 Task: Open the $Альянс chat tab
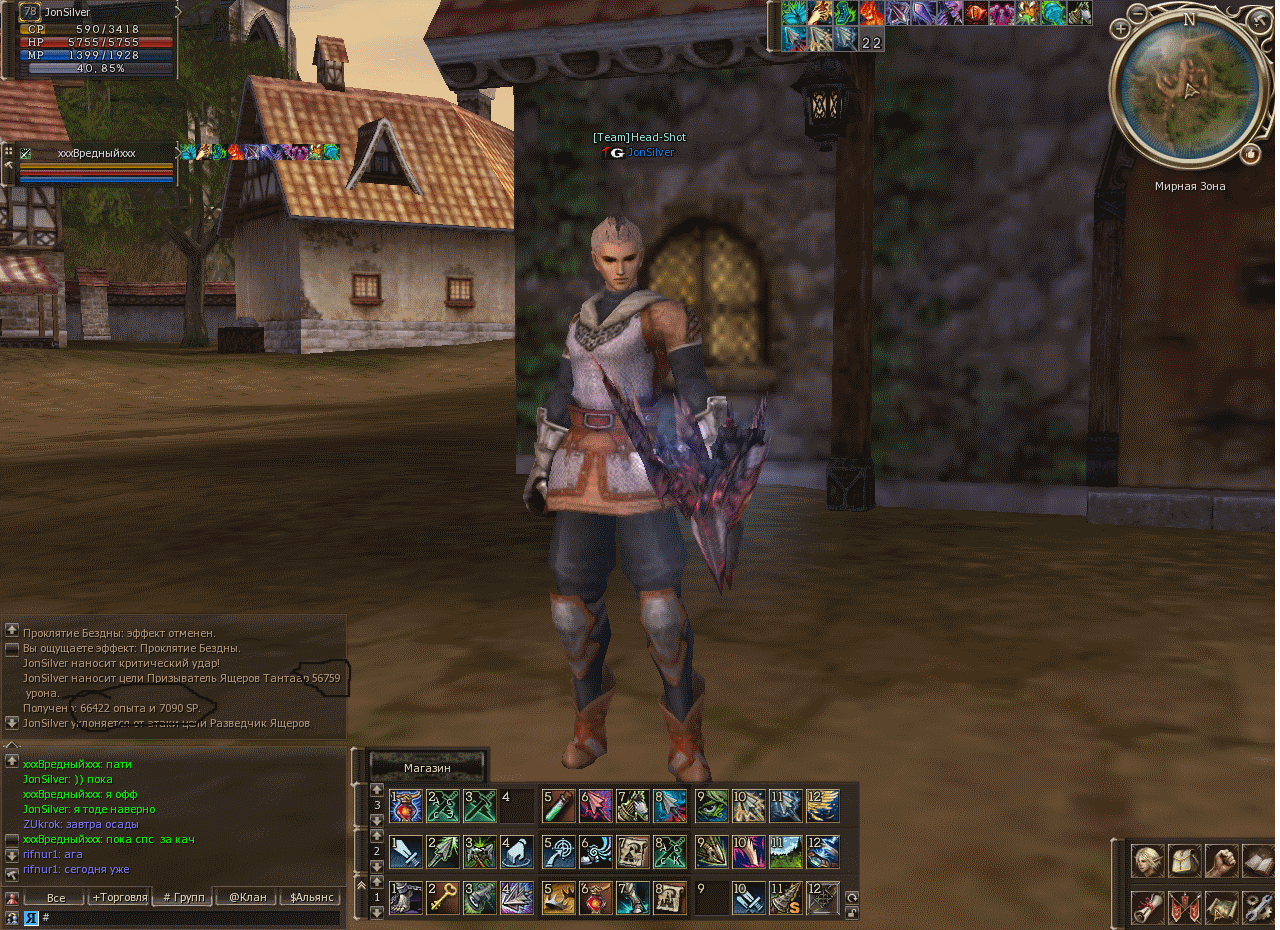pyautogui.click(x=310, y=897)
